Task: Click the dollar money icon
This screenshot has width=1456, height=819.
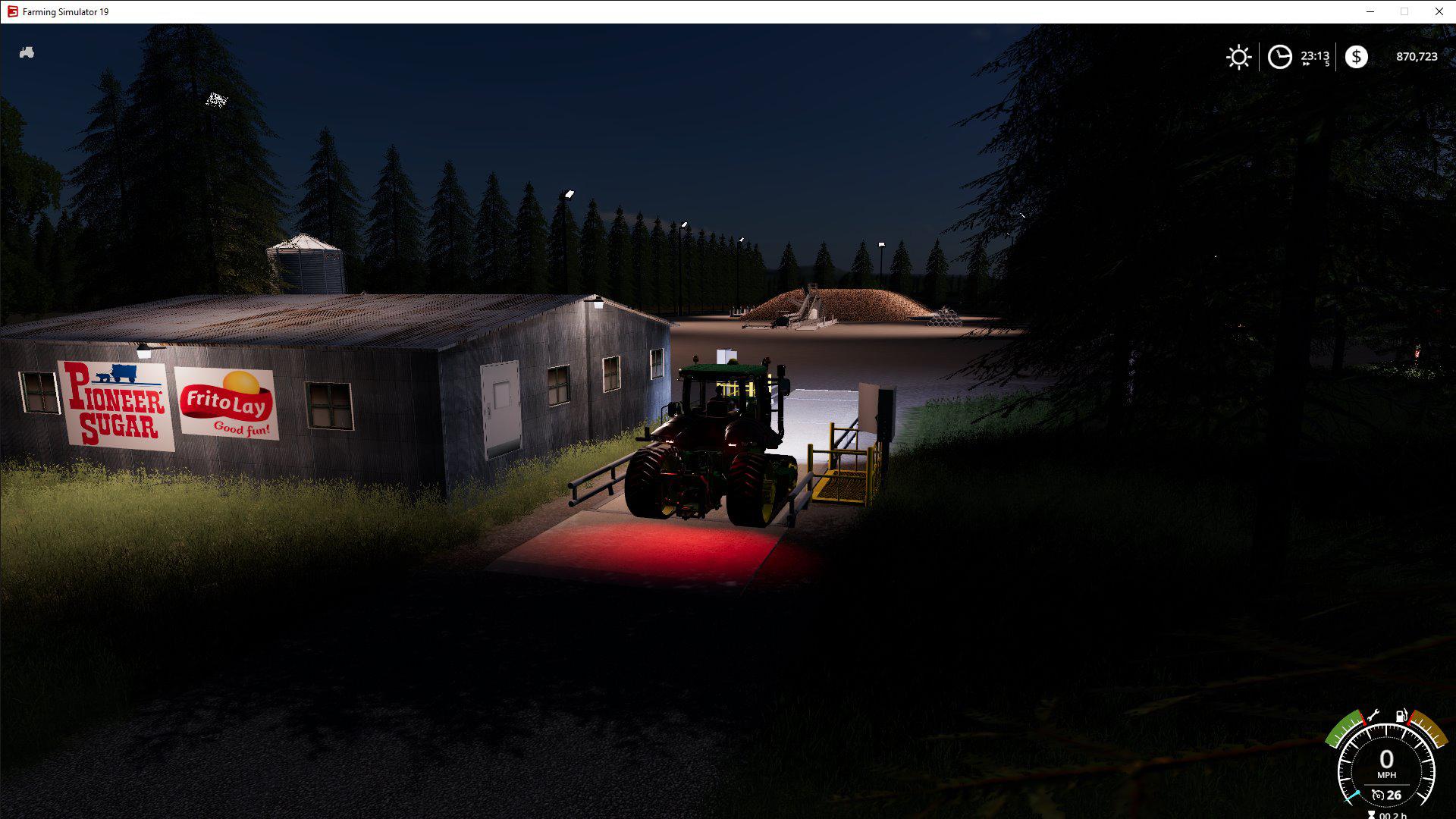Action: [x=1356, y=57]
